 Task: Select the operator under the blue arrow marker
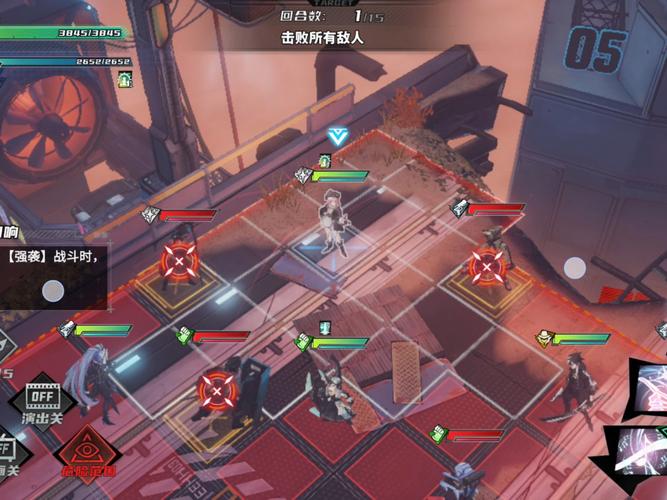click(333, 222)
